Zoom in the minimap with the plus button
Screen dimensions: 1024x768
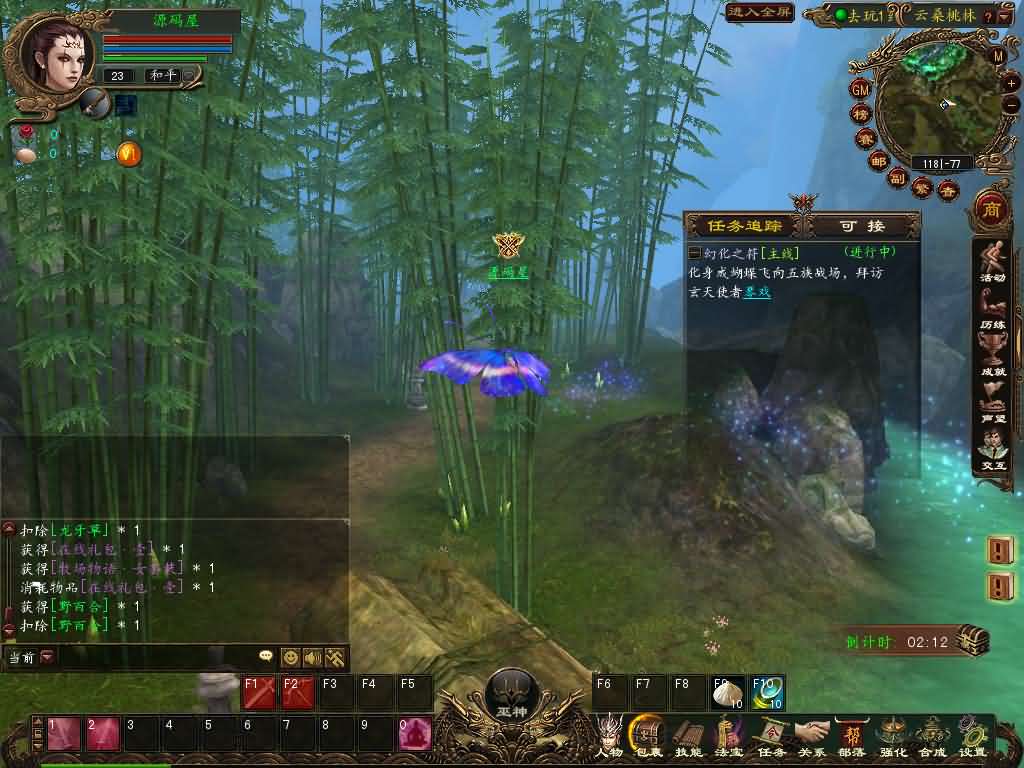tap(1011, 84)
